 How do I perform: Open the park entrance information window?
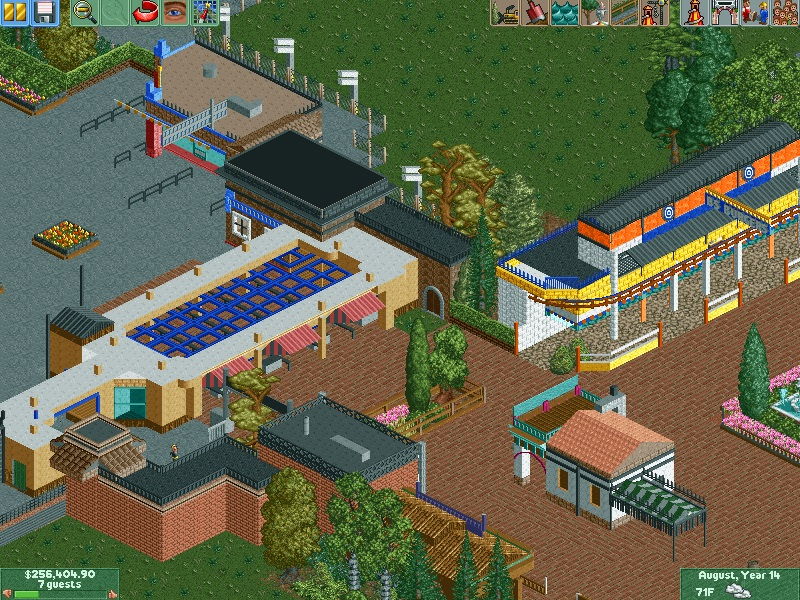[722, 12]
